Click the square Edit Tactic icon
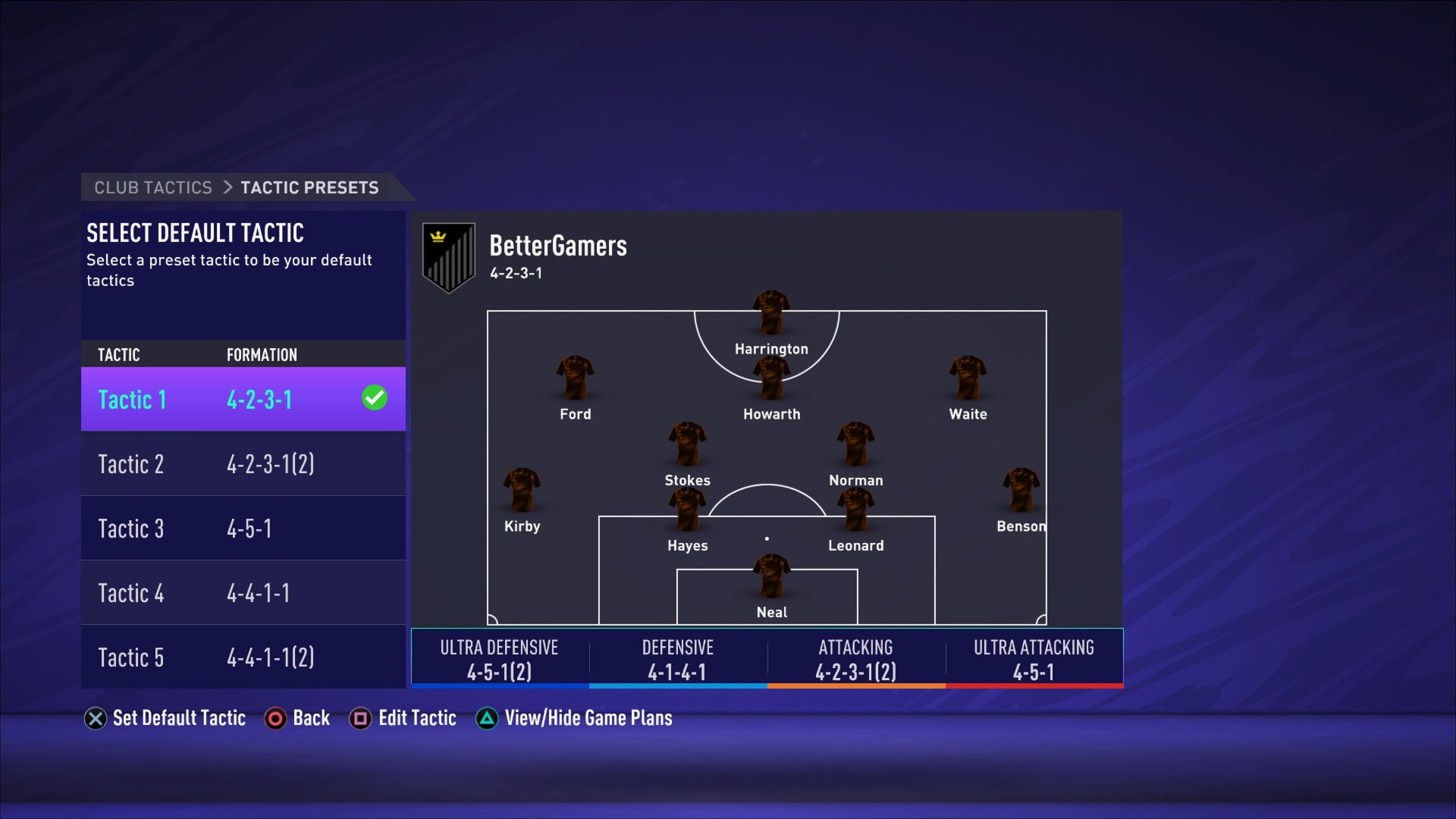Screen dimensions: 1456x819 pyautogui.click(x=362, y=718)
